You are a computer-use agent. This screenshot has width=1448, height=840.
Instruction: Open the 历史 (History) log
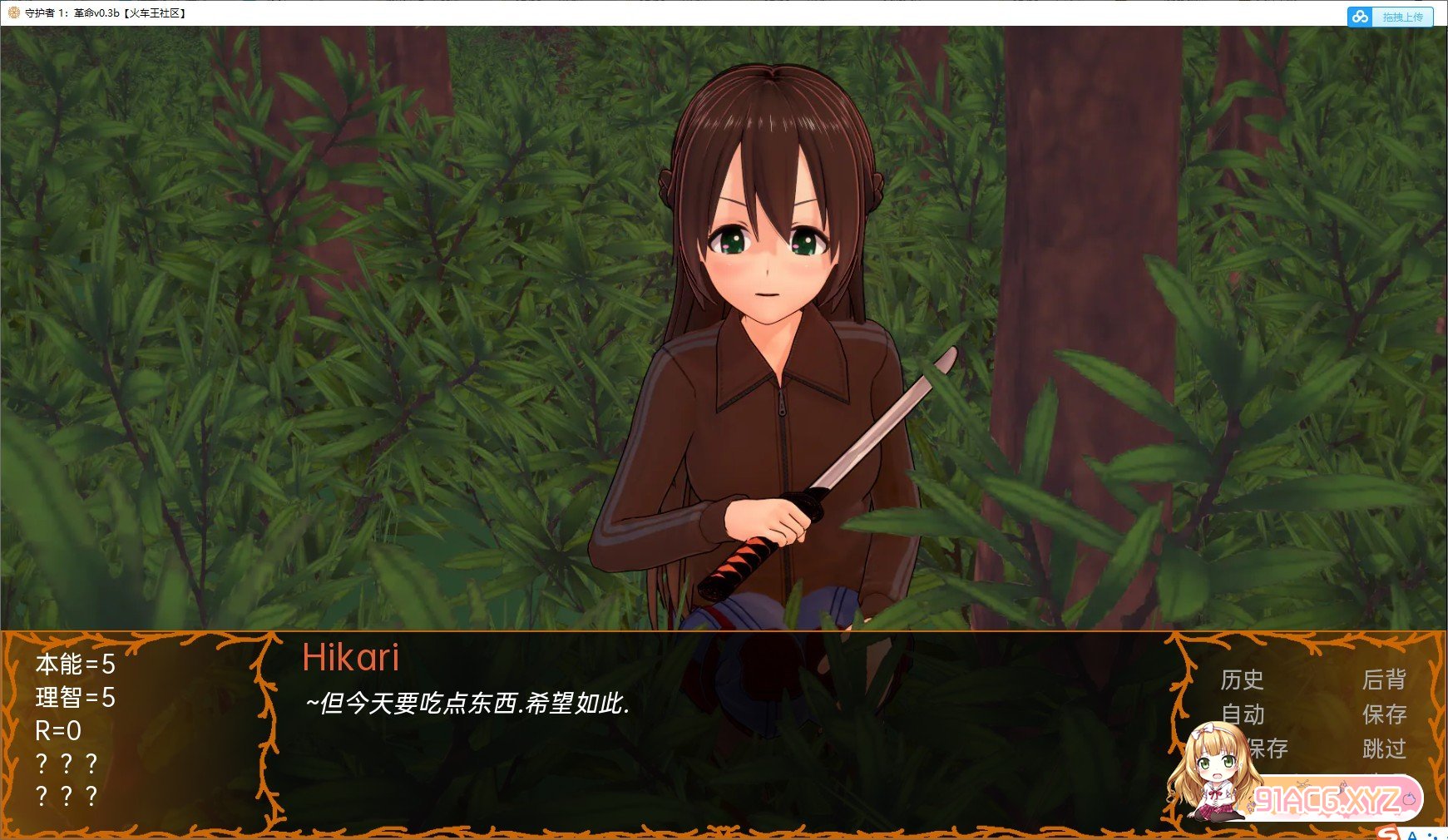point(1242,680)
